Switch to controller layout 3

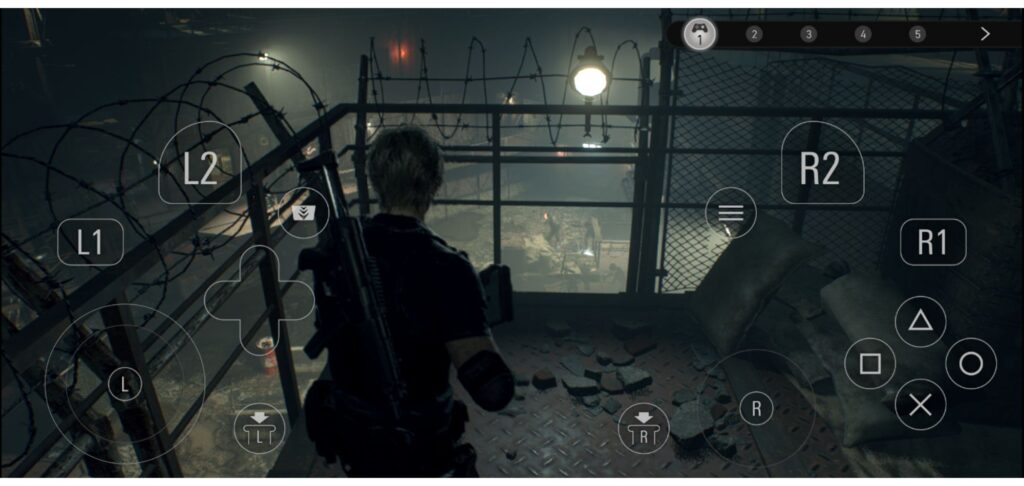(x=808, y=34)
